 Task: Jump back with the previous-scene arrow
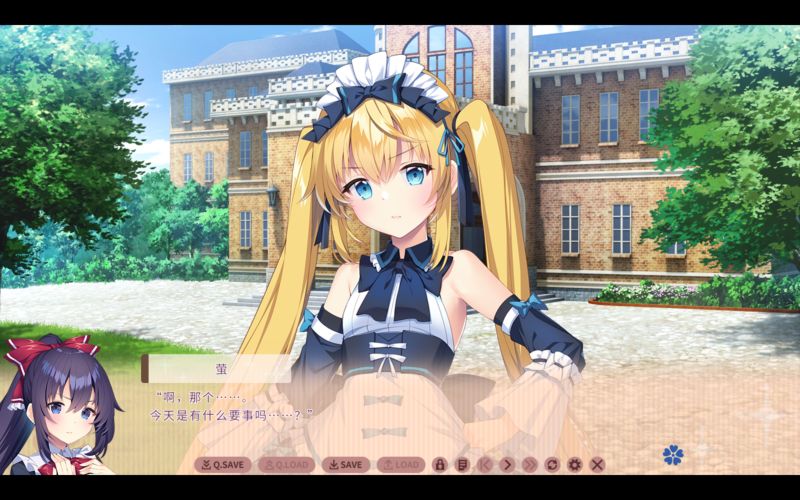pos(485,464)
